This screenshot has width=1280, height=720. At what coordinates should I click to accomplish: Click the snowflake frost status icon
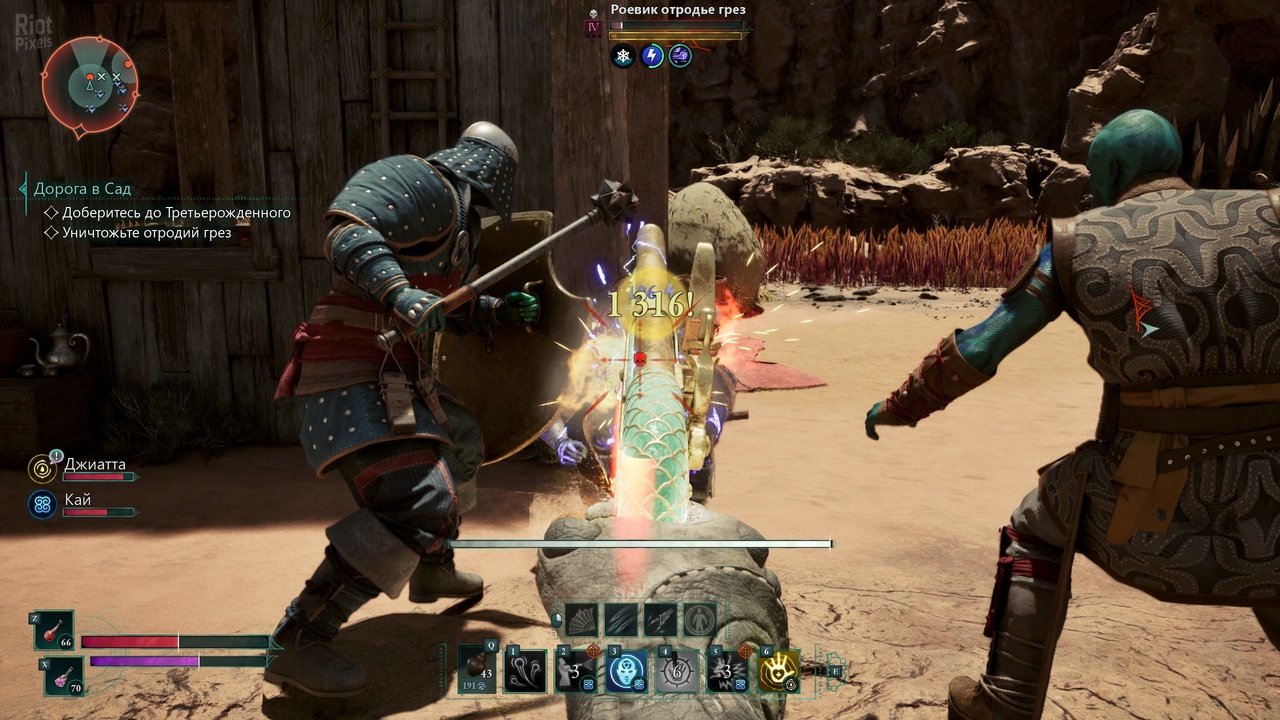[x=623, y=56]
